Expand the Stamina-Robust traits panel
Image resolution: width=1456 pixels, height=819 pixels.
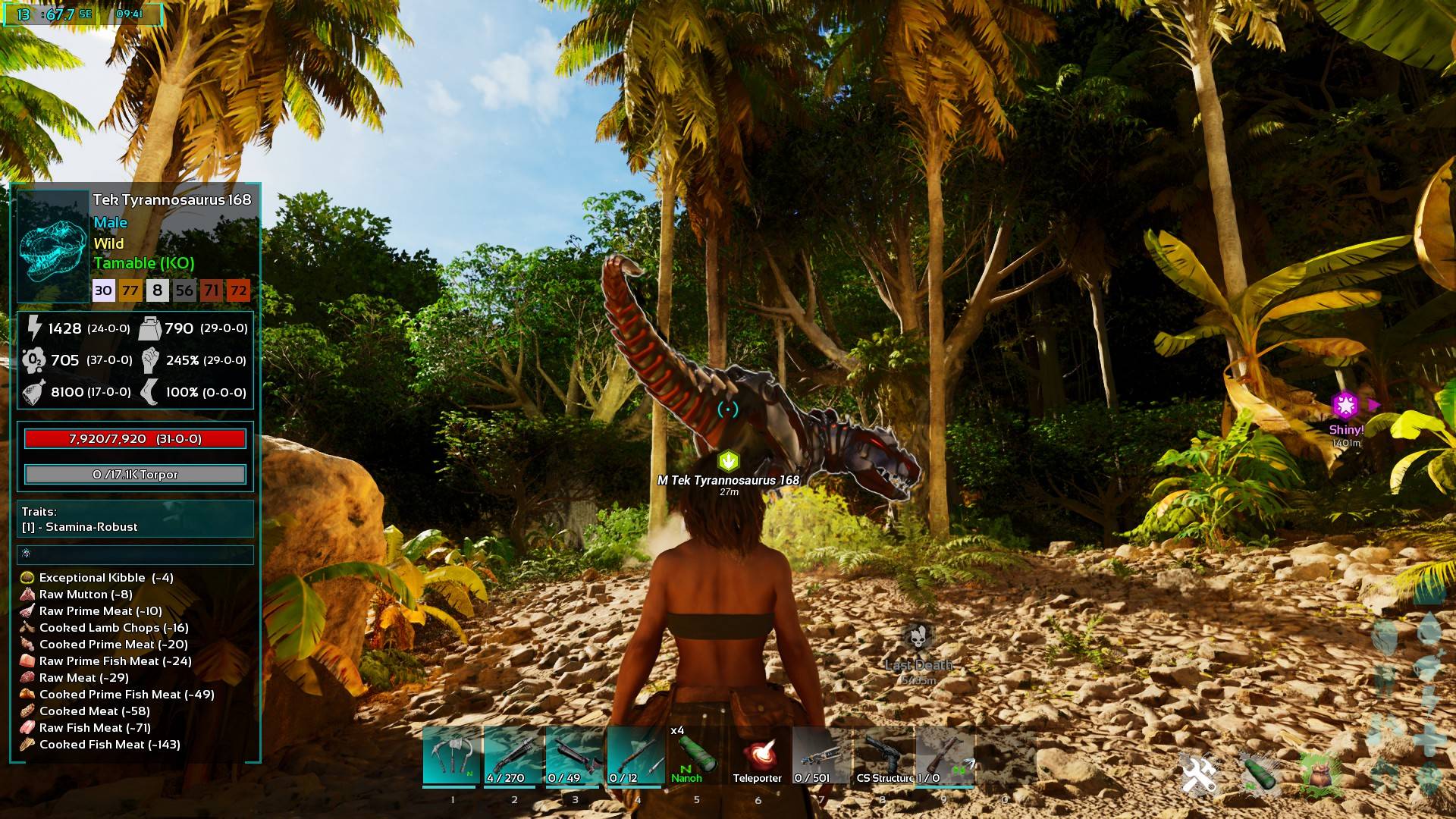click(x=134, y=519)
